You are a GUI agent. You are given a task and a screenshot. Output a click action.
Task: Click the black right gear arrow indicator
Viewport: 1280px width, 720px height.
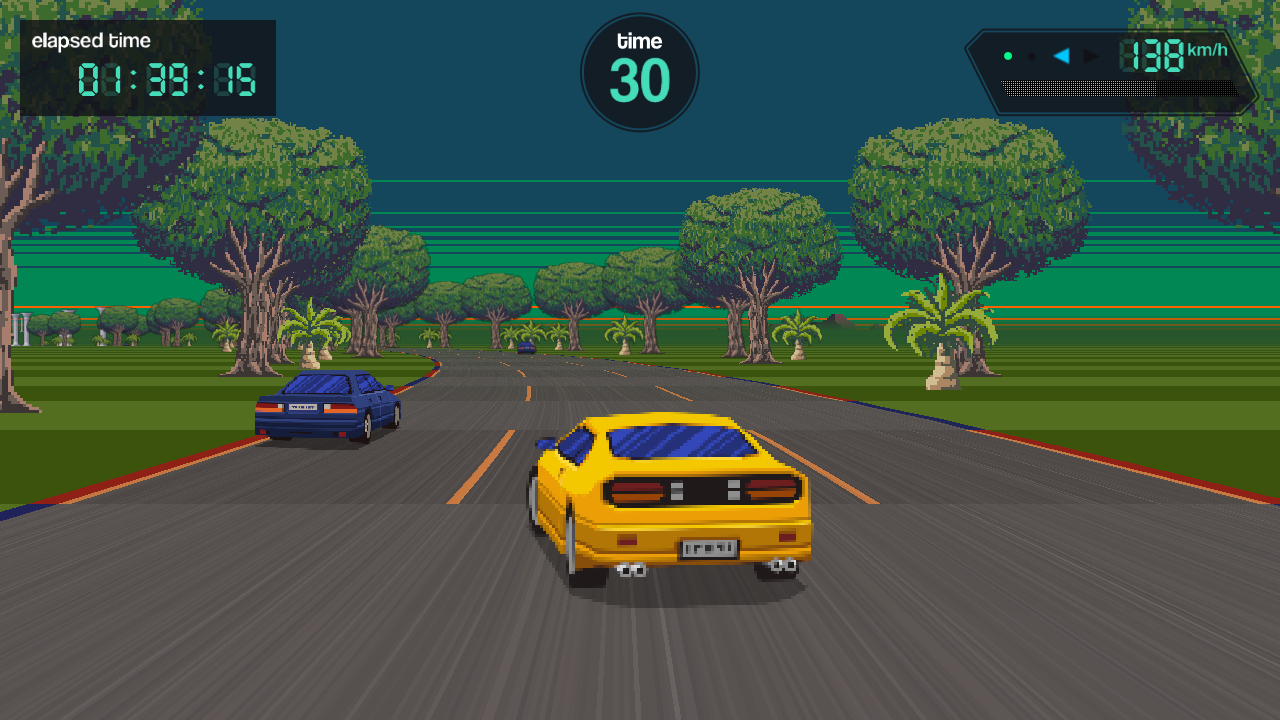[1091, 56]
